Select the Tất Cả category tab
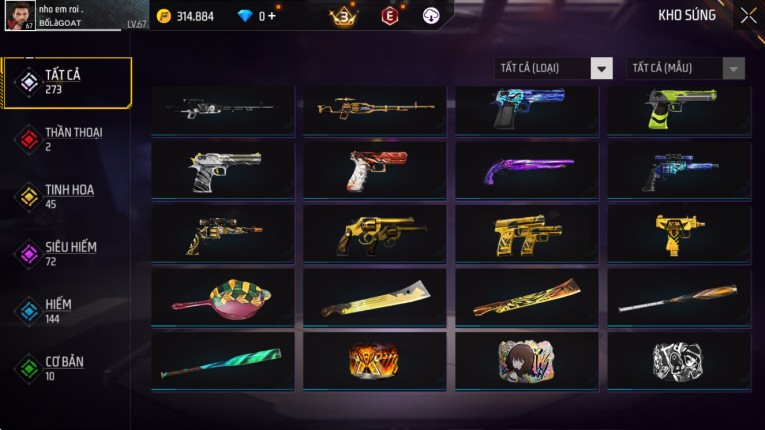Screen dimensions: 765x430 (68, 82)
